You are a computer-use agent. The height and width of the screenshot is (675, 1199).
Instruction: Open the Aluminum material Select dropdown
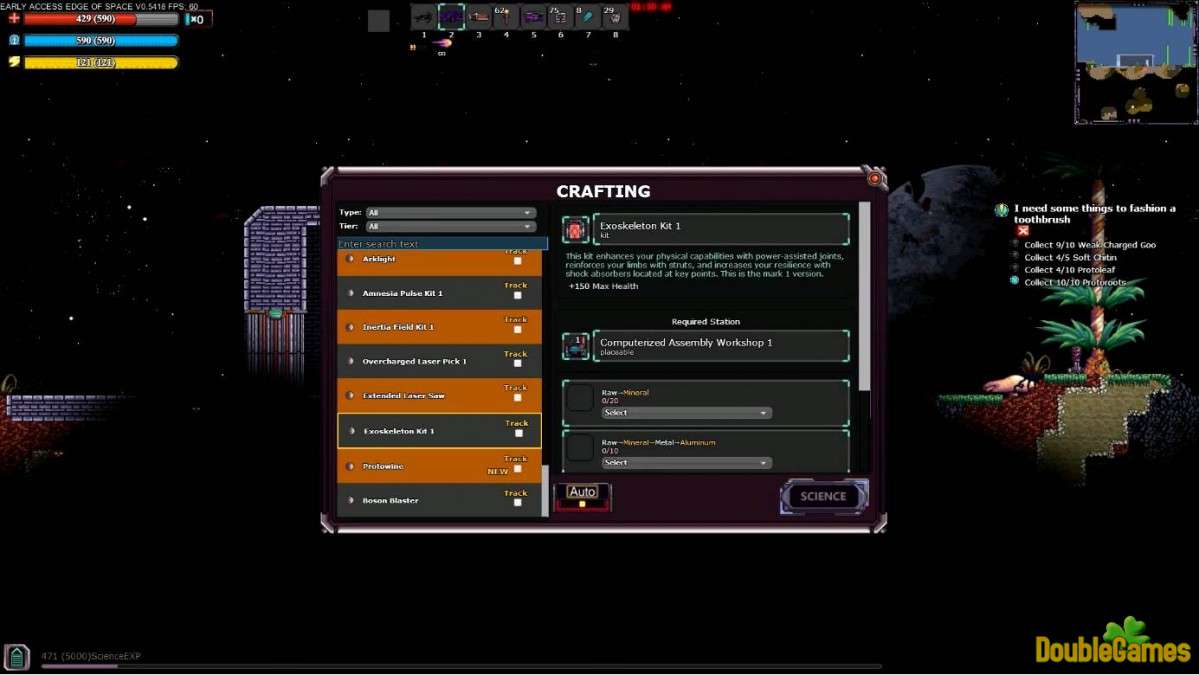pos(686,463)
